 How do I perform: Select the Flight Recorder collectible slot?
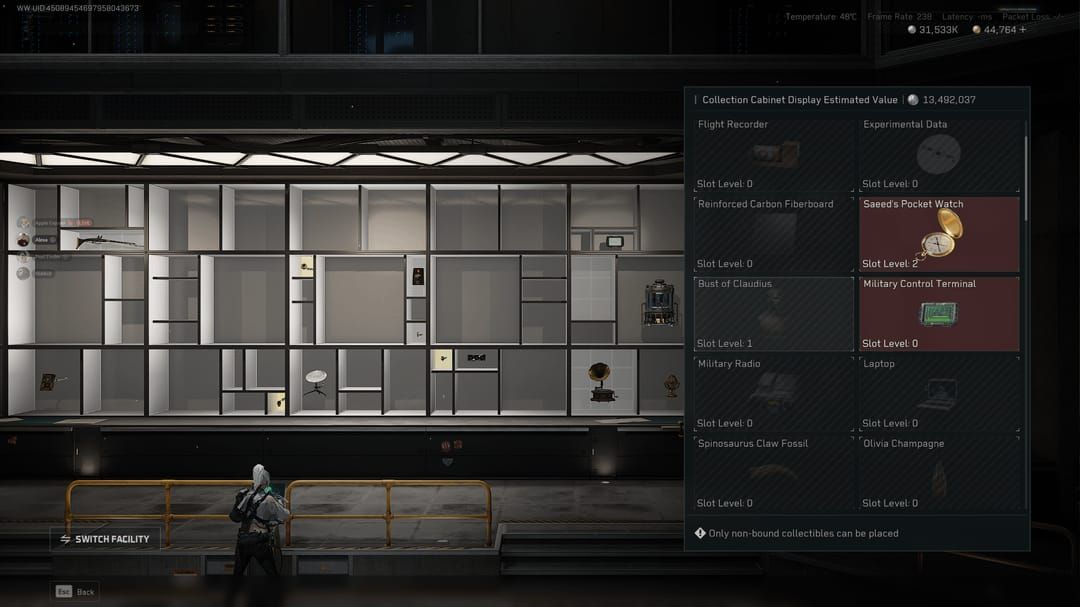tap(773, 154)
